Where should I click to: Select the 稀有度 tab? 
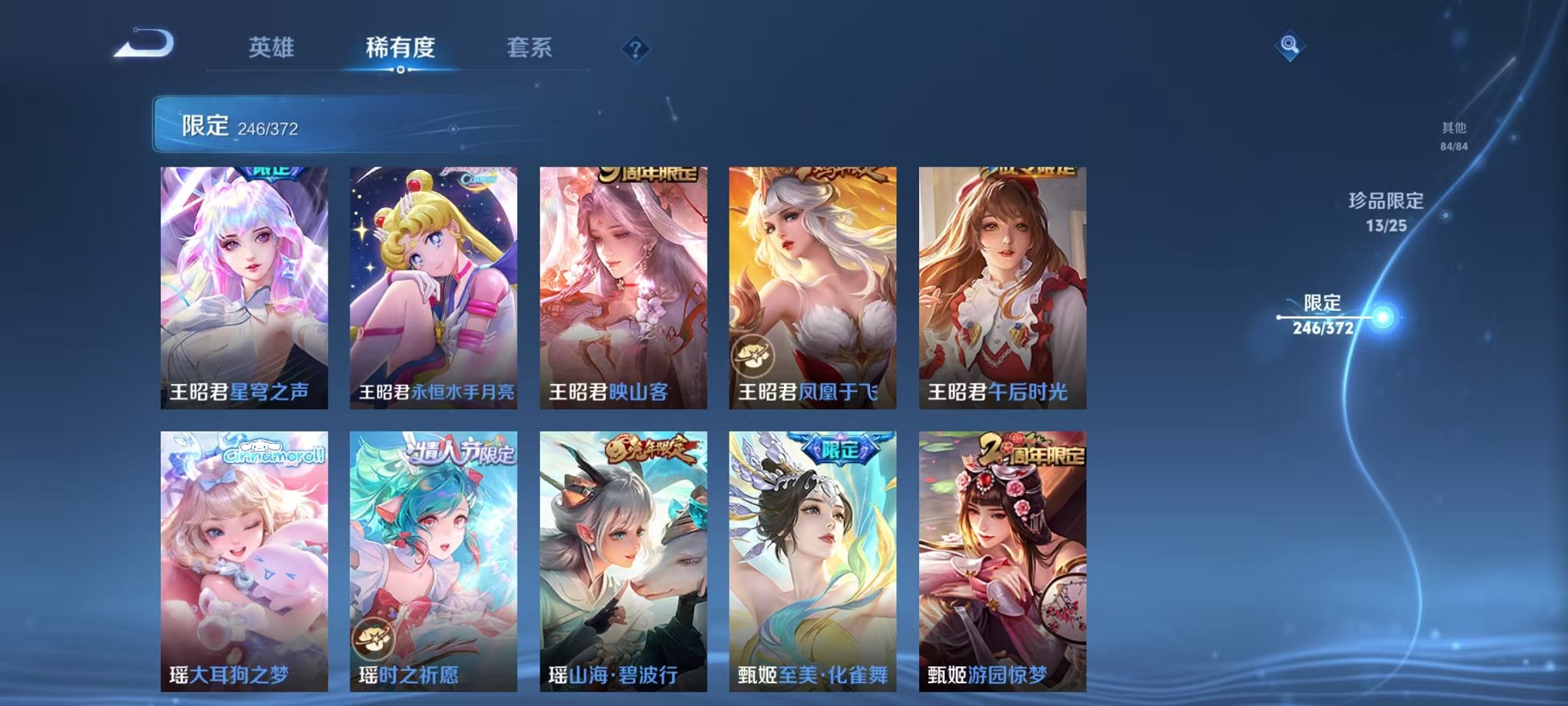399,46
